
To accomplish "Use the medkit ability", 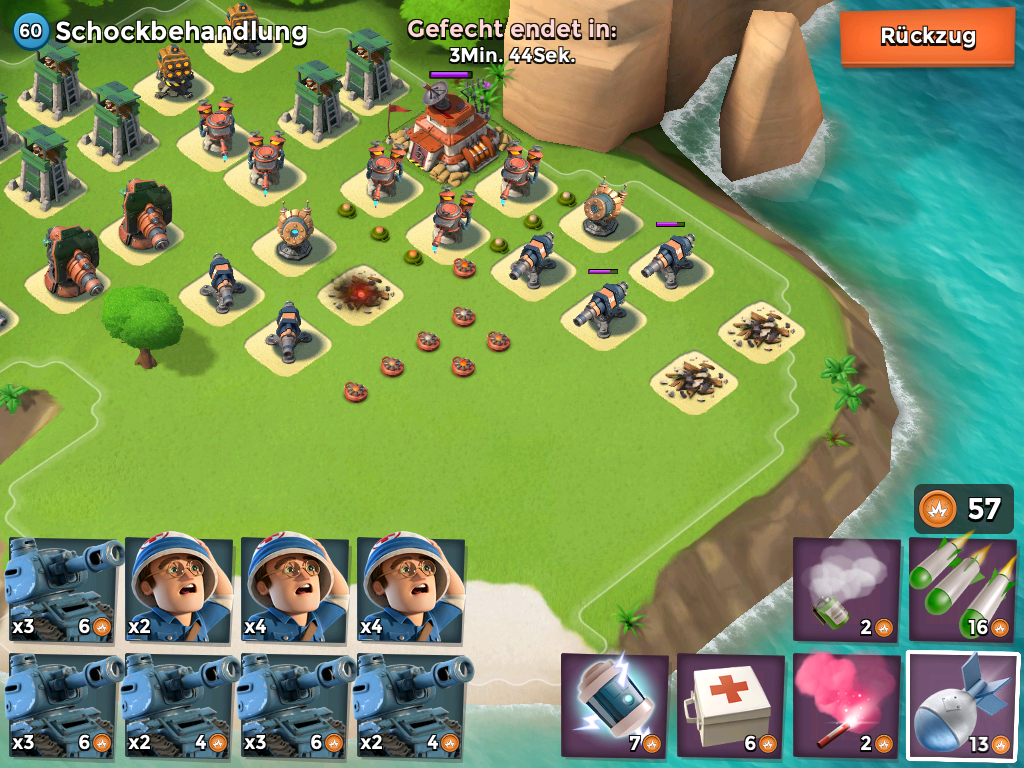I will 730,705.
